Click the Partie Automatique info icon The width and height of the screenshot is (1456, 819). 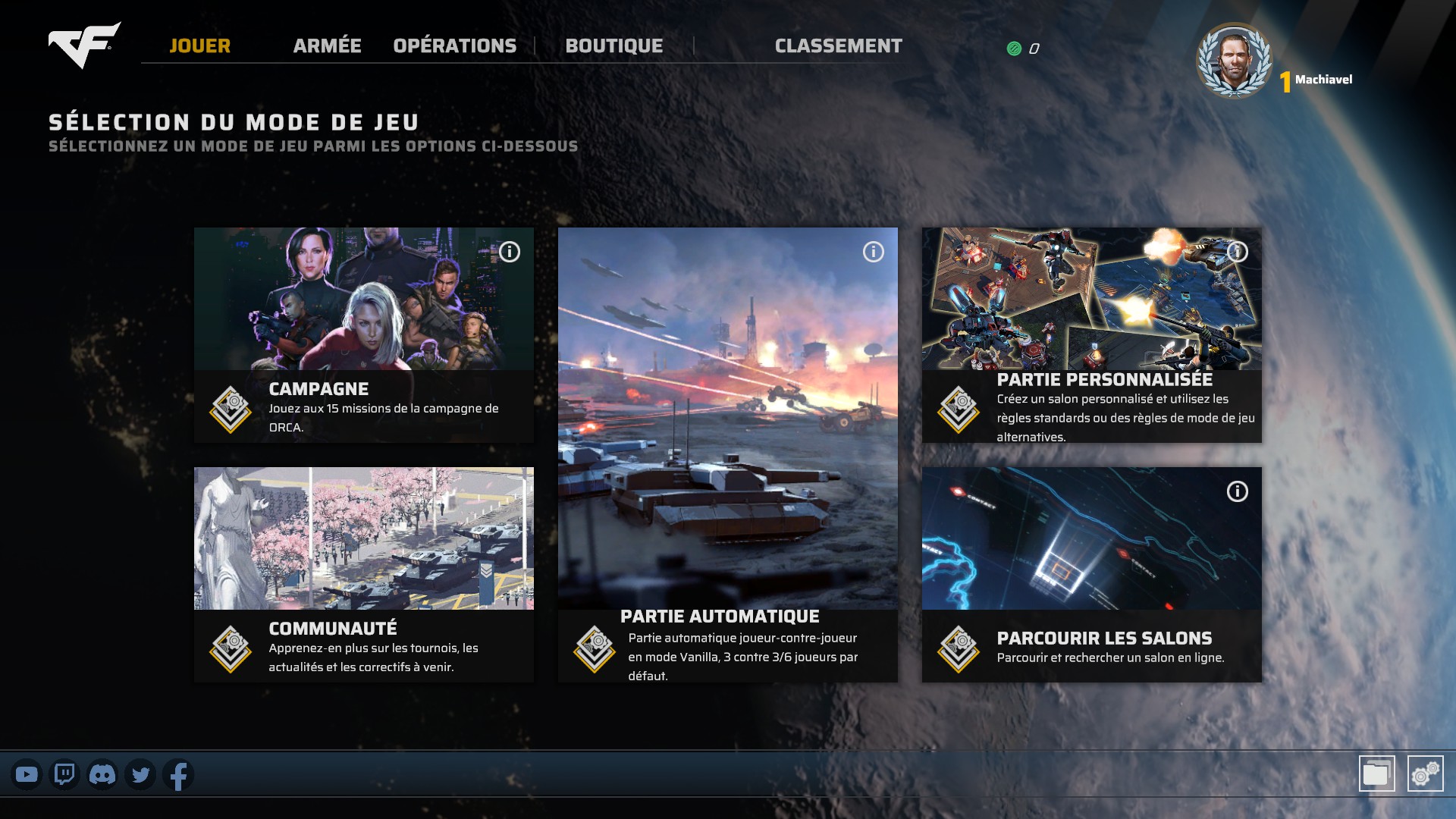click(x=874, y=252)
